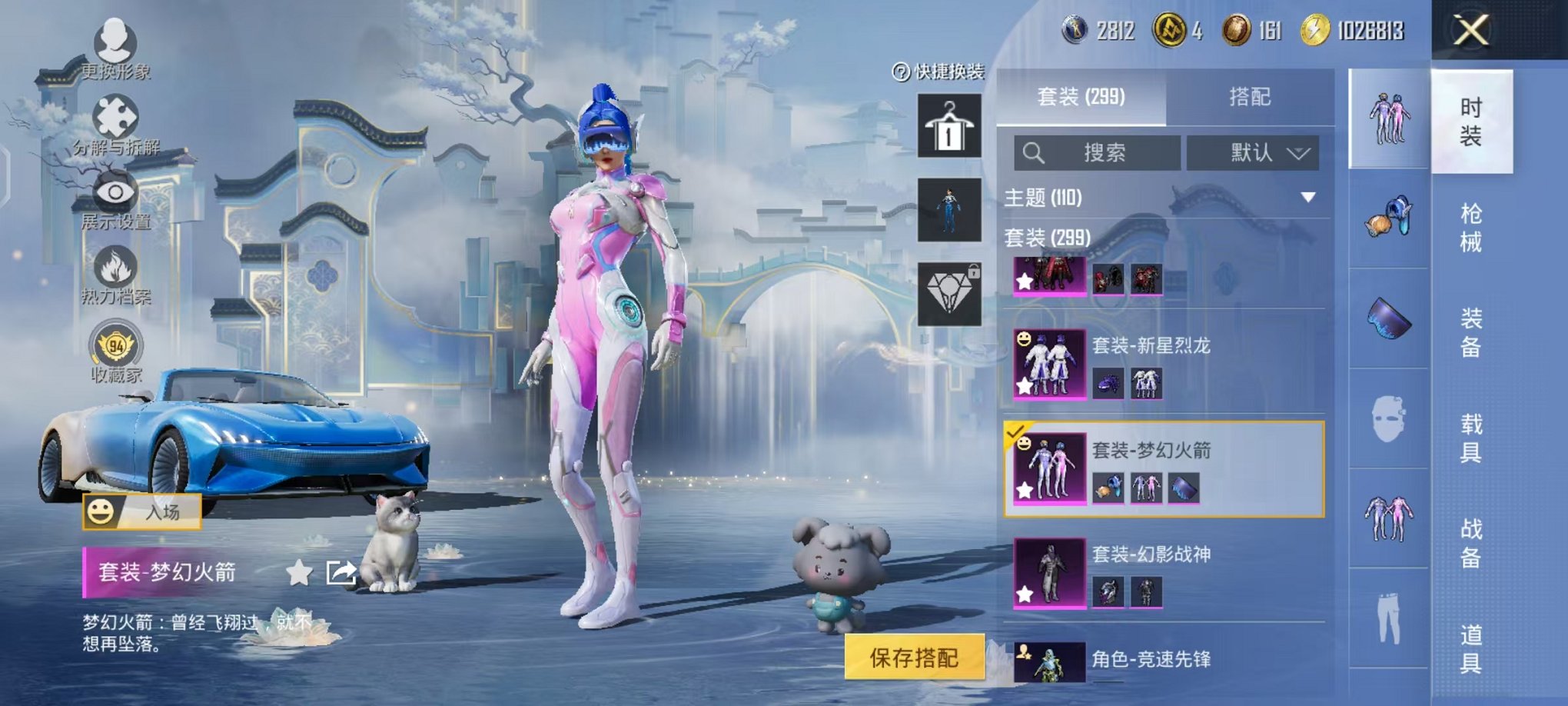Share the 梦幻火箭 outfit
The image size is (1568, 706).
[341, 572]
